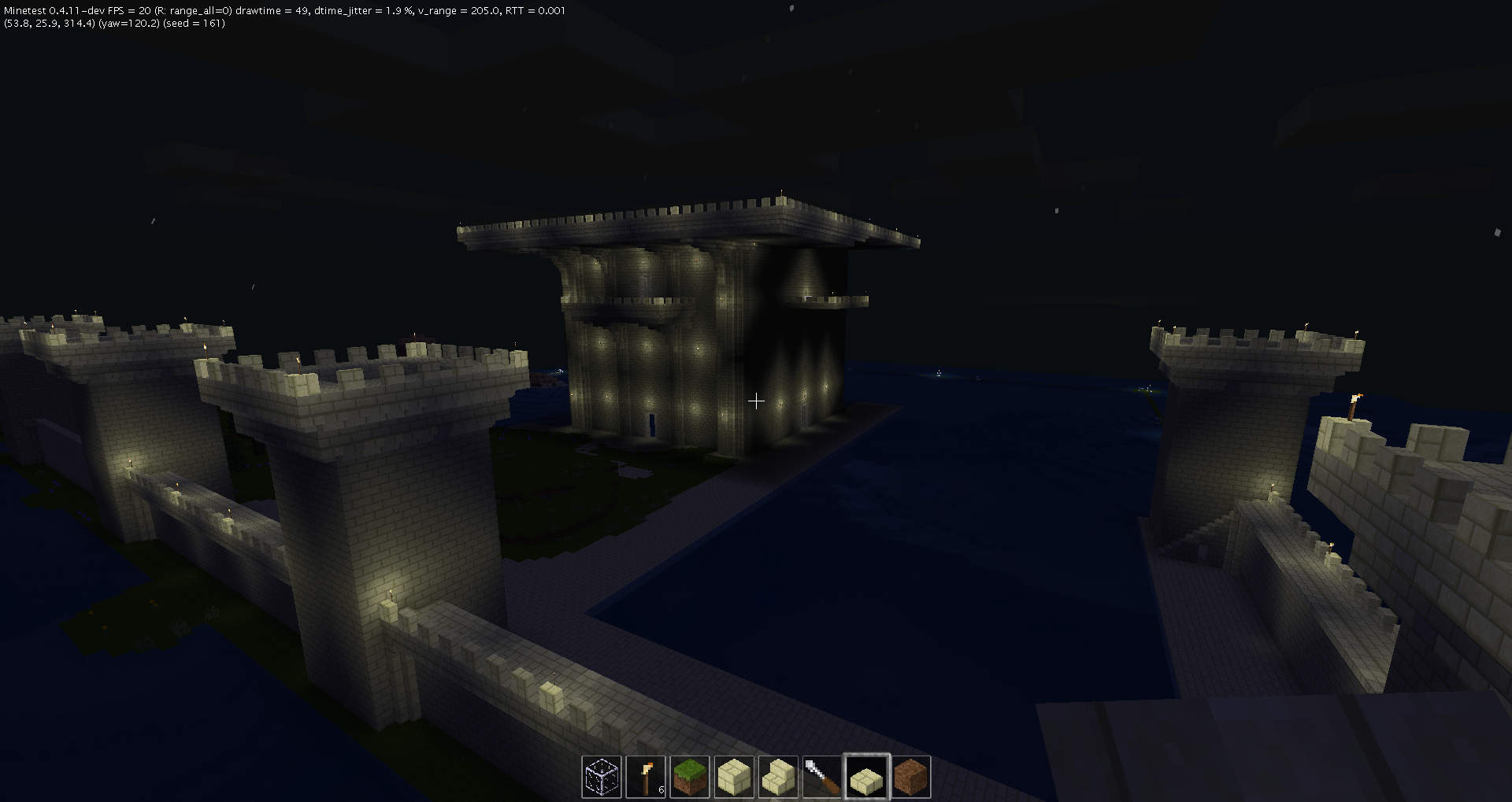The image size is (1512, 802).
Task: Click the torch on the foreground wall walkway
Action: click(x=391, y=594)
